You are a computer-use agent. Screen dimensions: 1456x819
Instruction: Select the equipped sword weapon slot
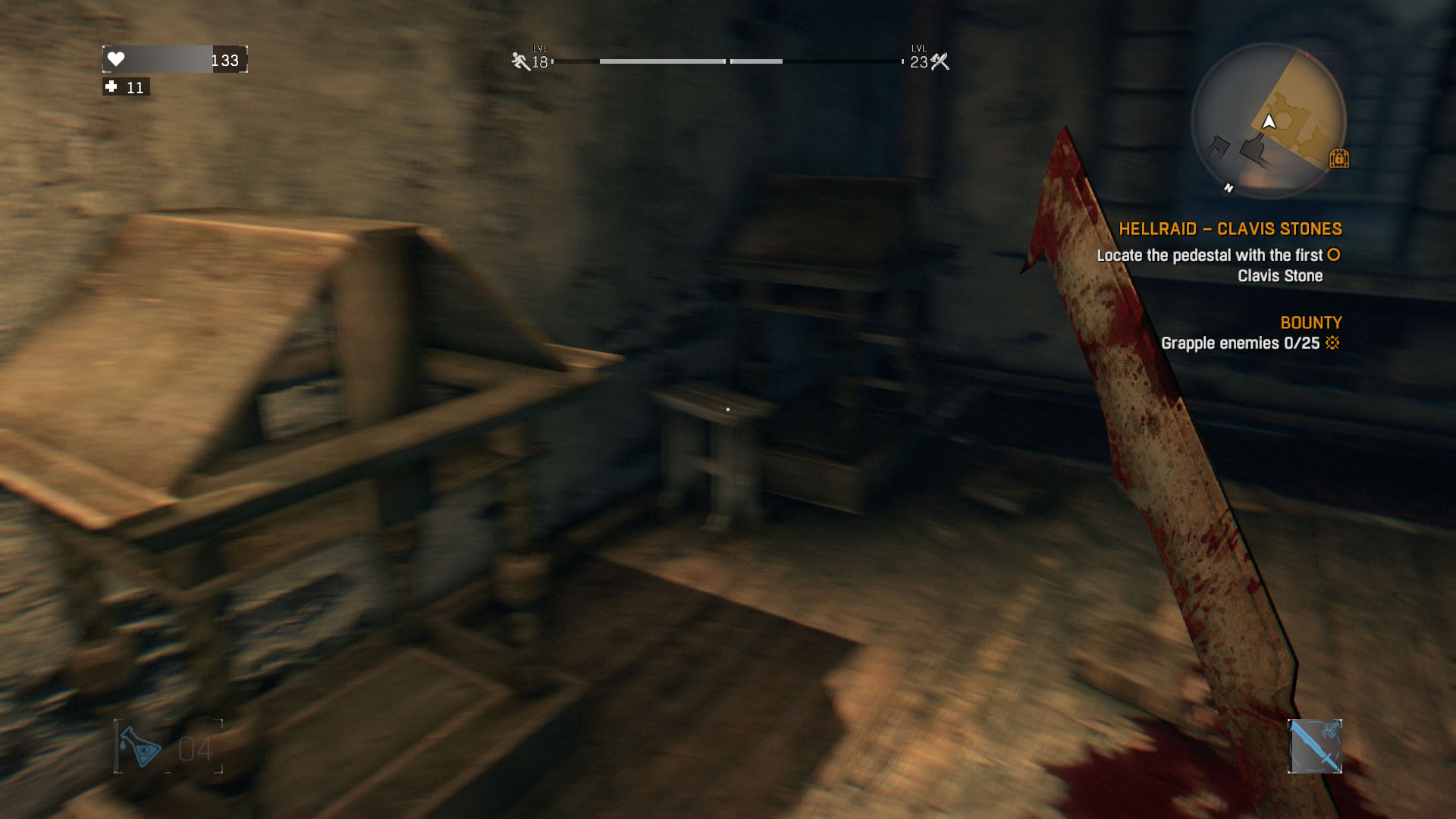point(1314,746)
